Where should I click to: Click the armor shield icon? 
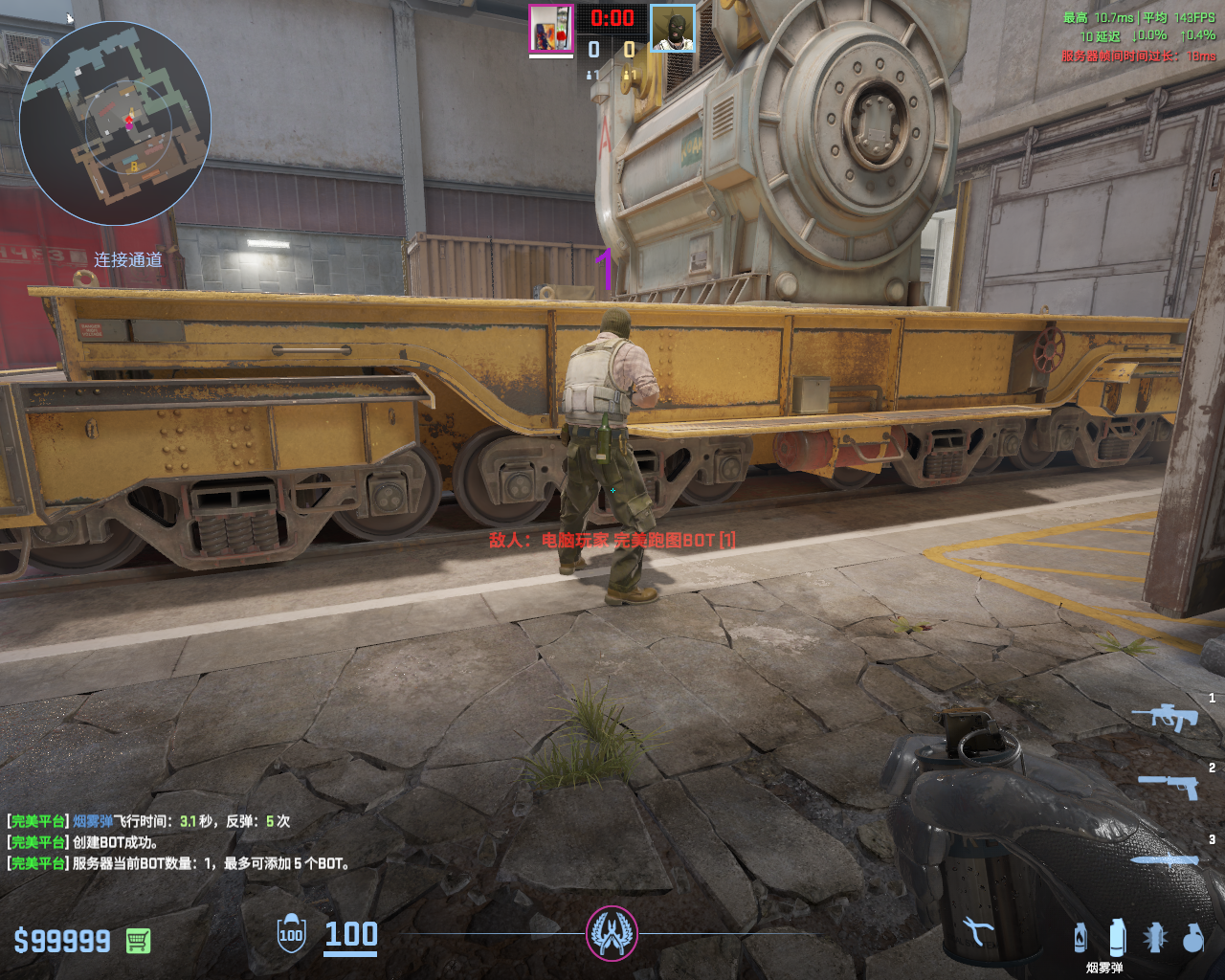pos(291,934)
